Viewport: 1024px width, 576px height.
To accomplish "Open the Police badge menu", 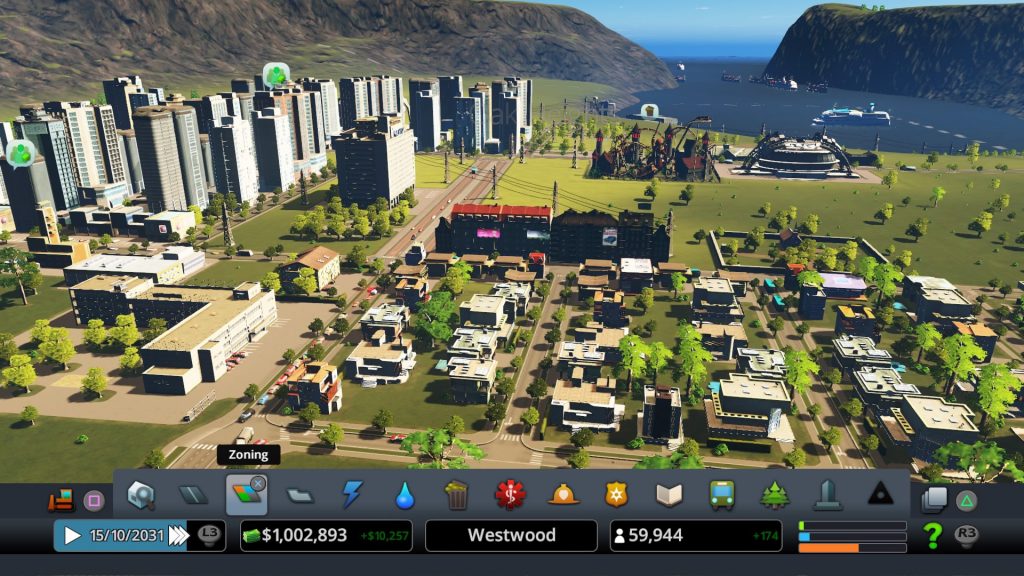I will pyautogui.click(x=616, y=494).
